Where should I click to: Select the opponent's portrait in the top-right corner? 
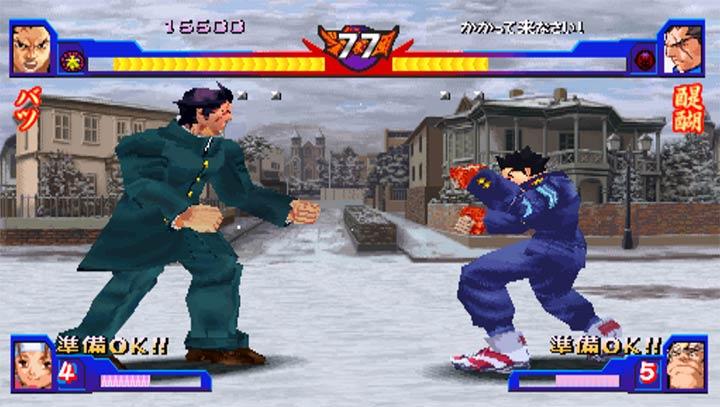tap(686, 48)
